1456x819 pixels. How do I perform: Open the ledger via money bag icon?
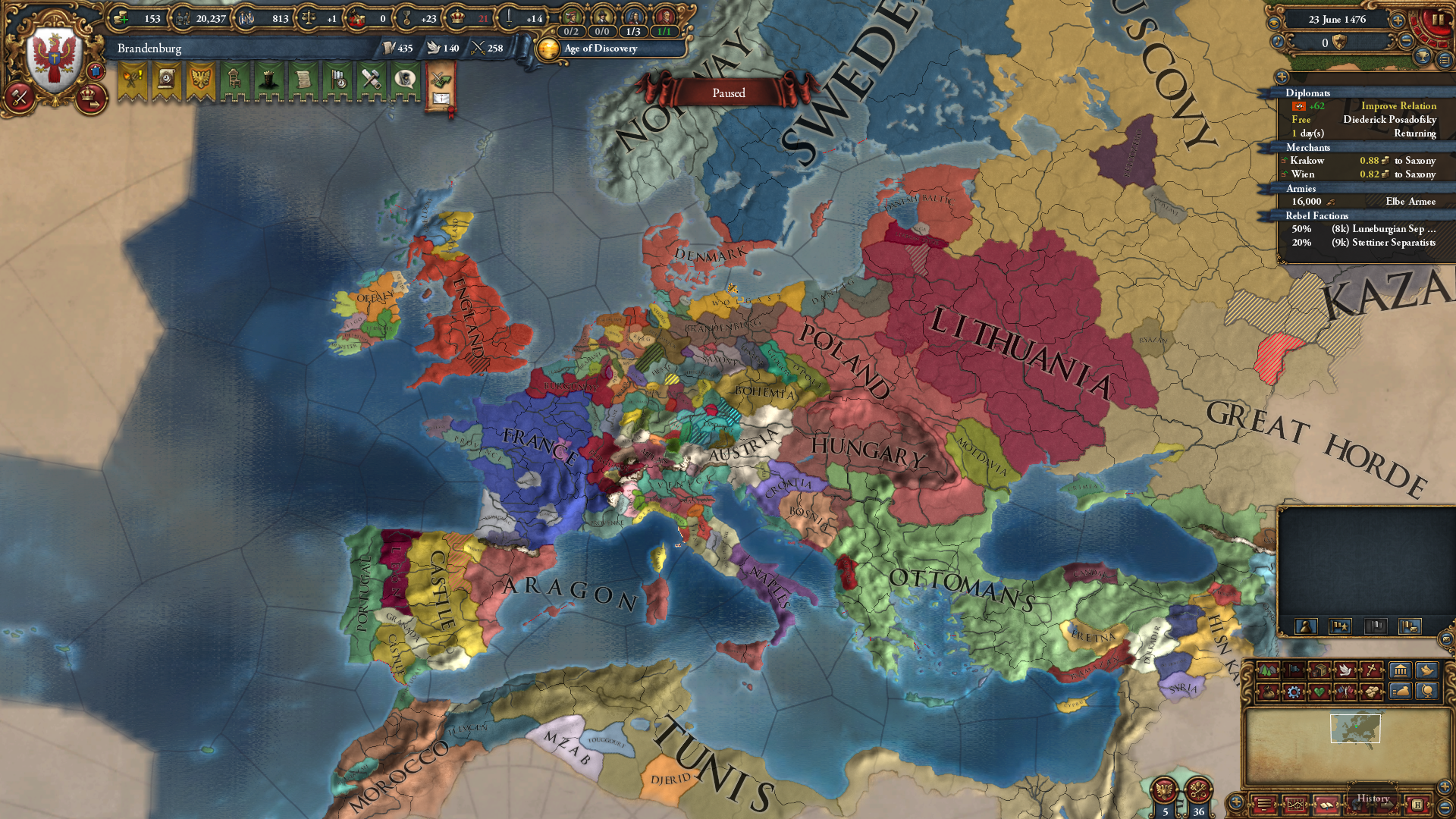point(1399,692)
